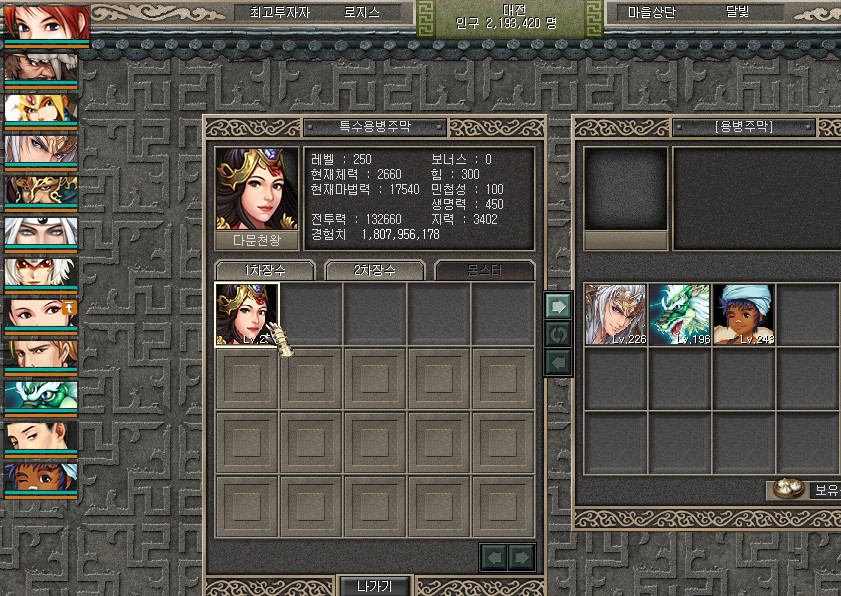
Task: Choose the white-haired Lv.226 mercenary
Action: point(616,315)
